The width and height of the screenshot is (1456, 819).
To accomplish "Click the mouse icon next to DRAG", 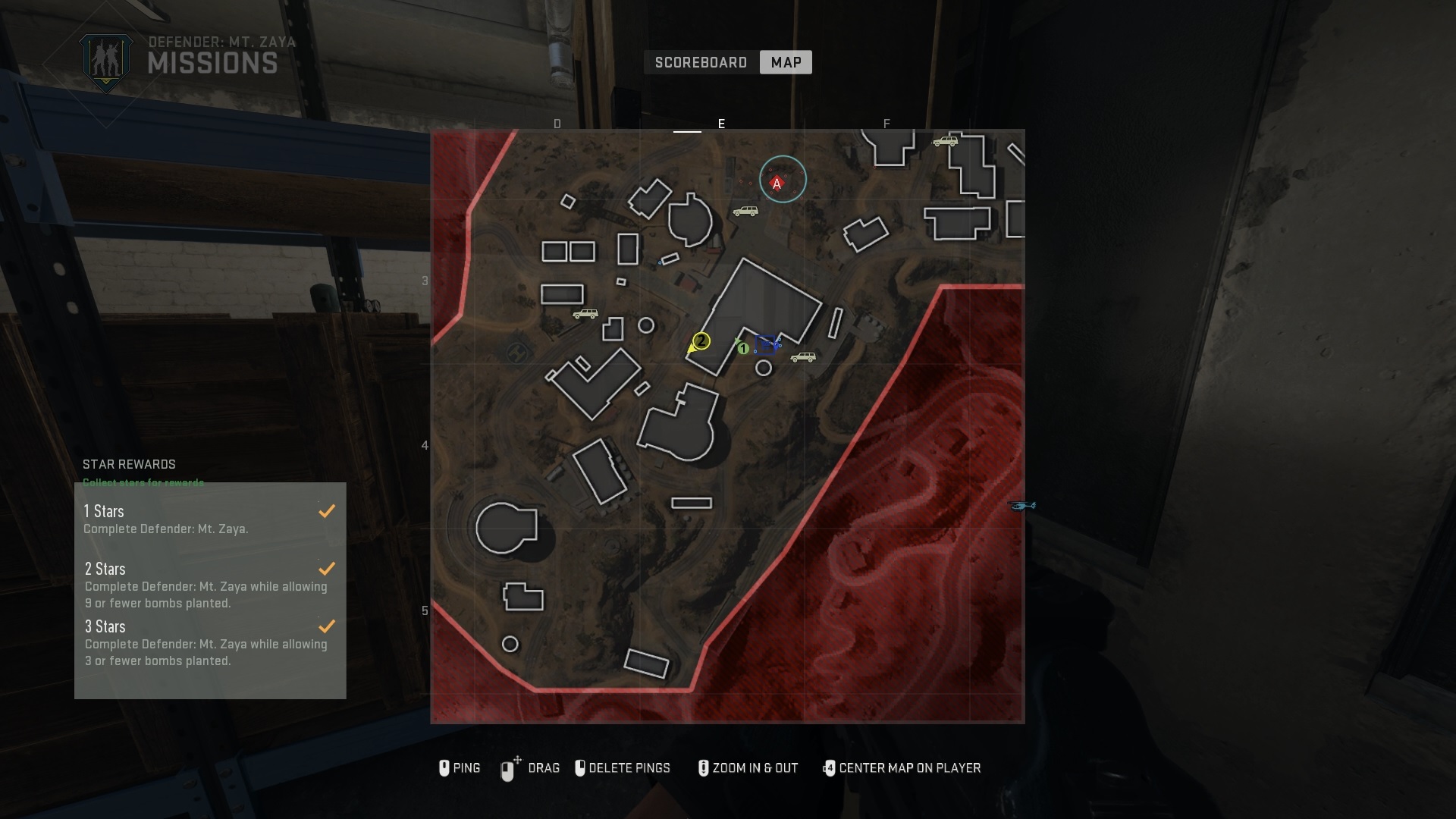I will tap(507, 767).
